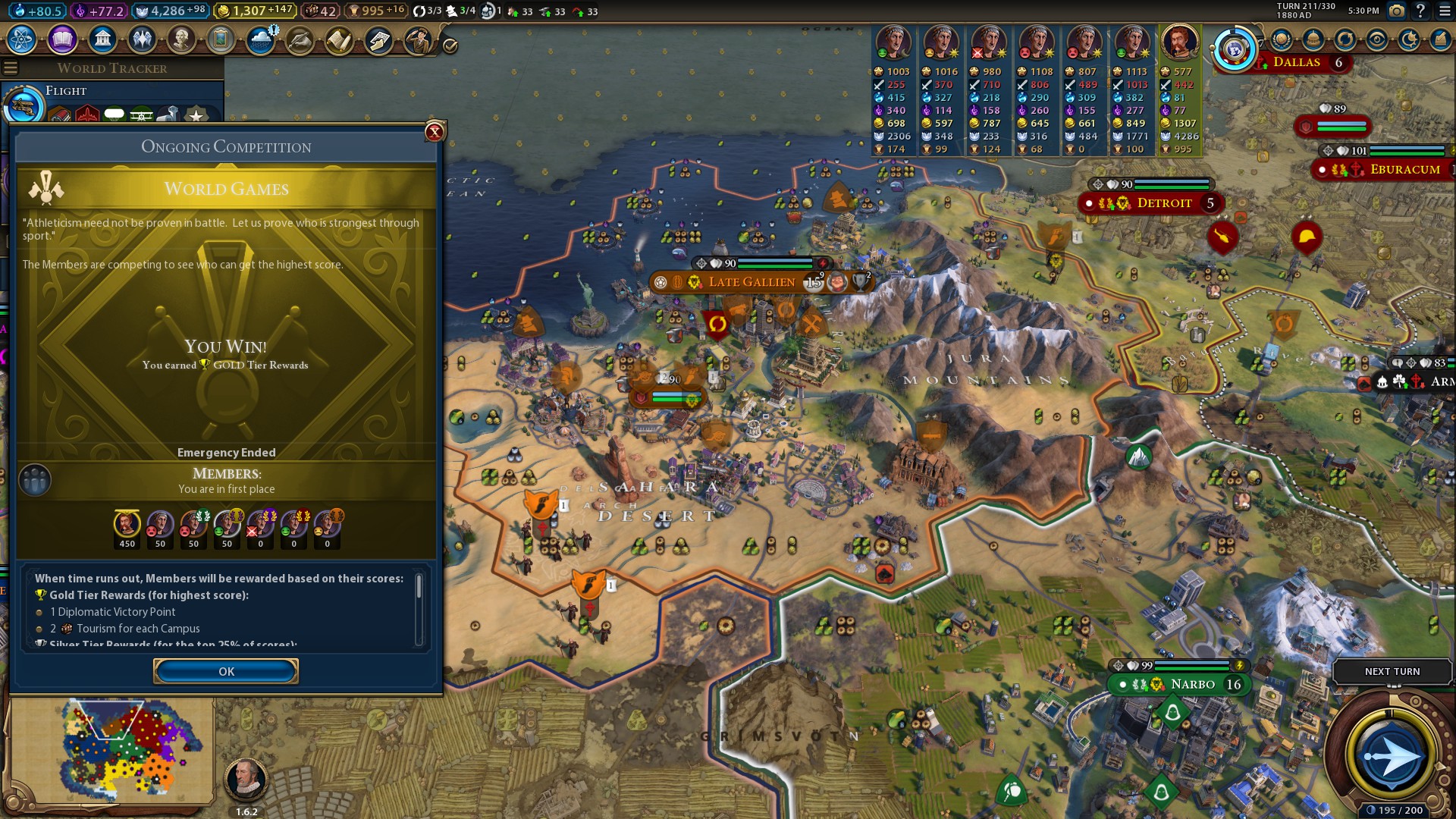Screen dimensions: 1456x819
Task: Open the civics tree book icon
Action: [62, 39]
